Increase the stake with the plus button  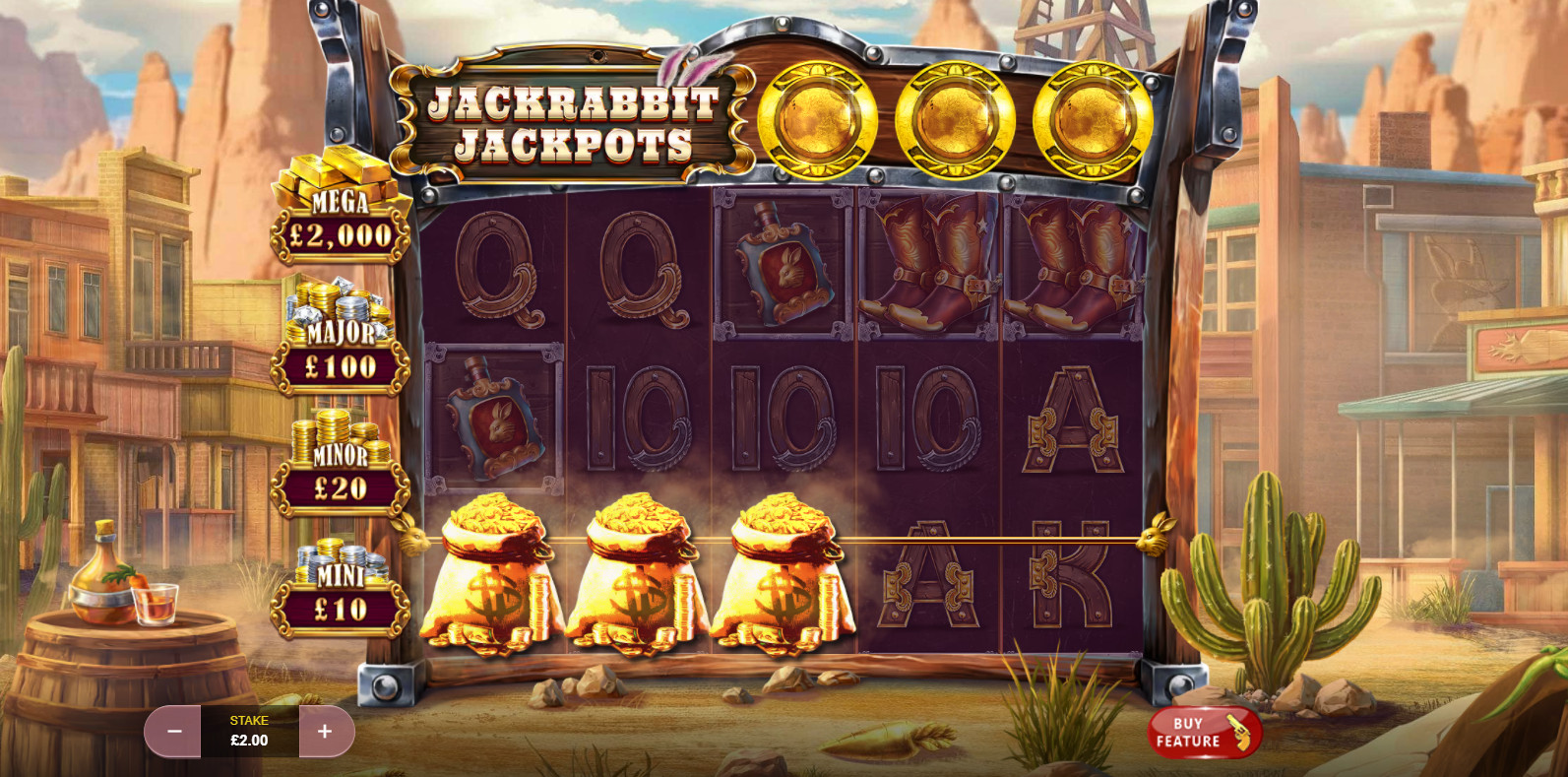pos(325,732)
